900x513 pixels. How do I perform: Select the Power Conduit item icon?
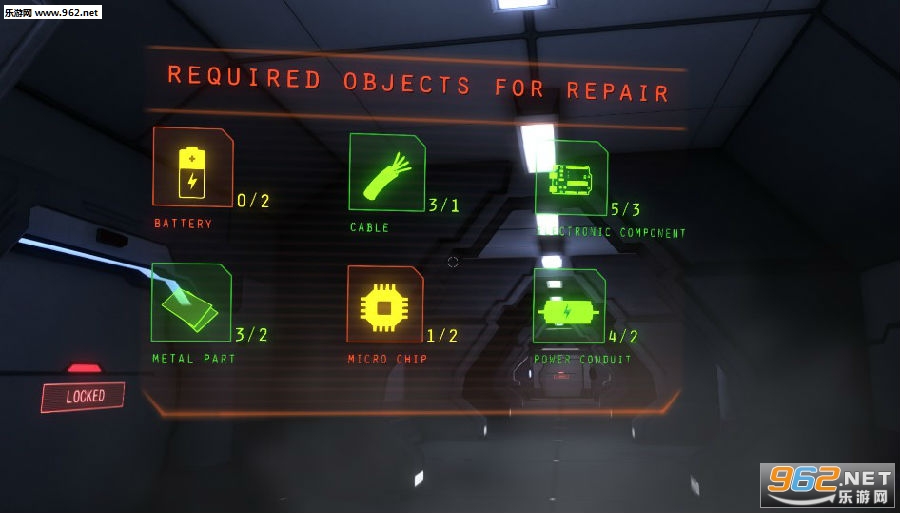tap(568, 307)
